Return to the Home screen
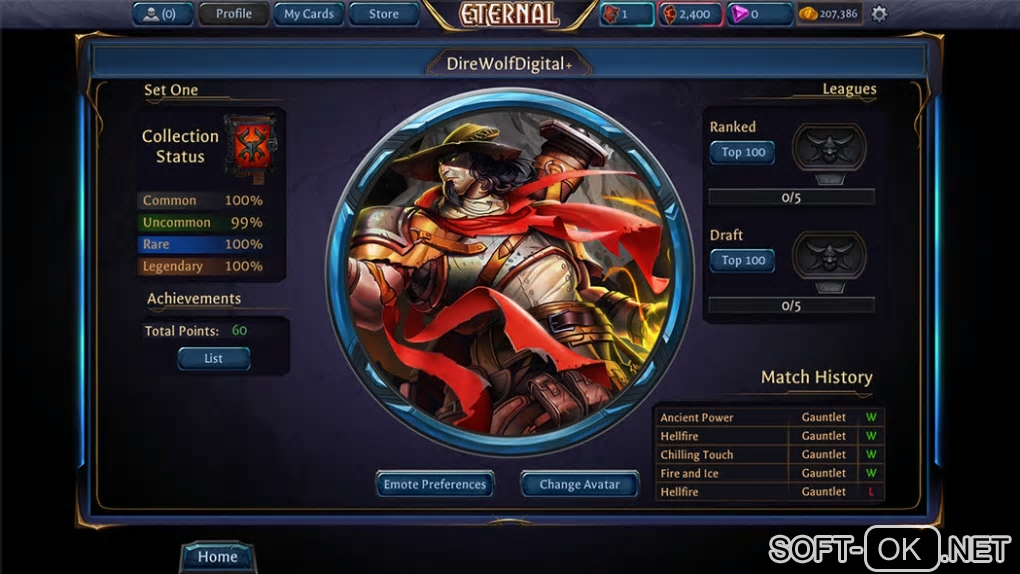Image resolution: width=1020 pixels, height=574 pixels. (x=217, y=557)
